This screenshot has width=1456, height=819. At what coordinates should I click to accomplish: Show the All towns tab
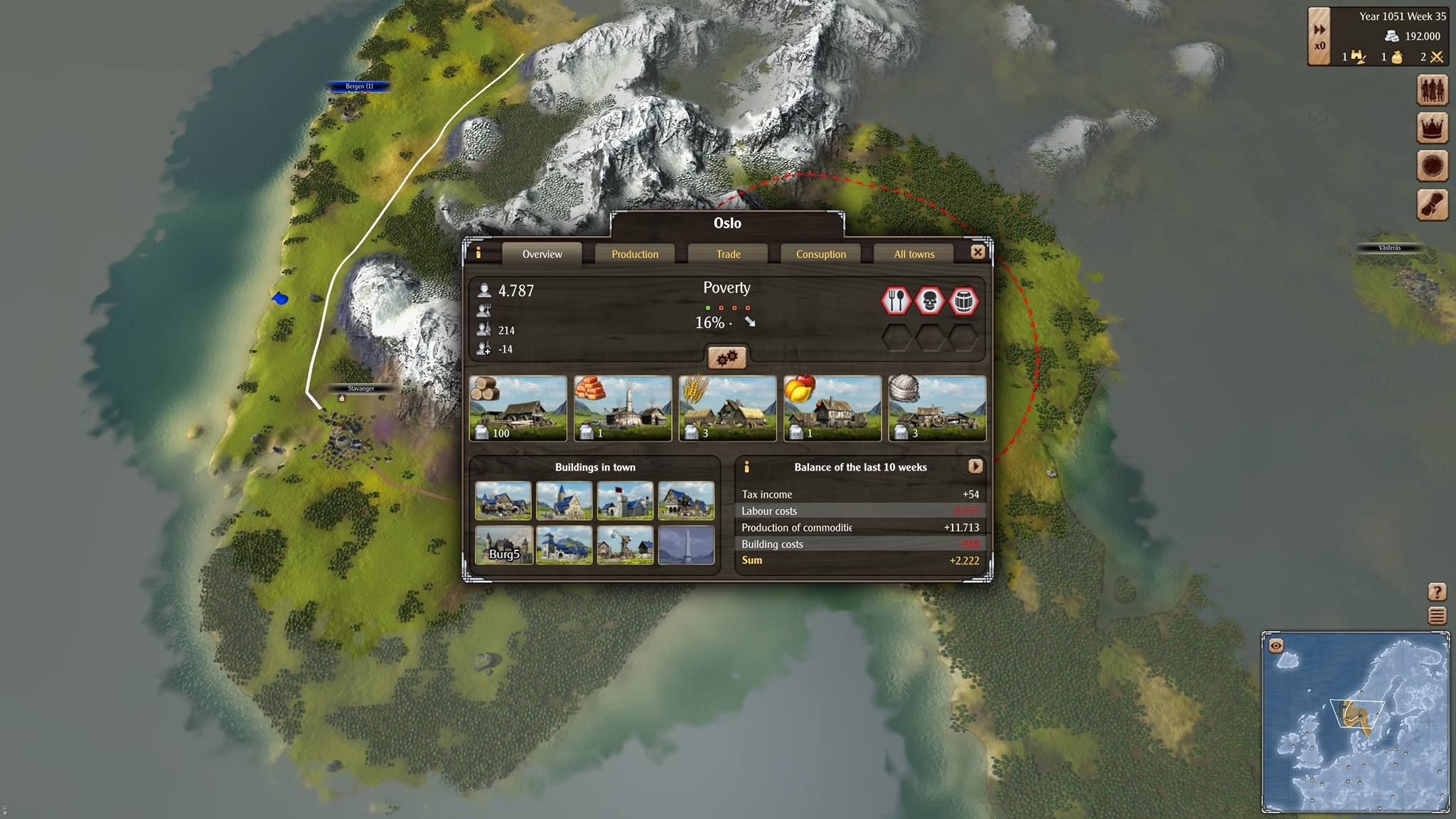[914, 254]
